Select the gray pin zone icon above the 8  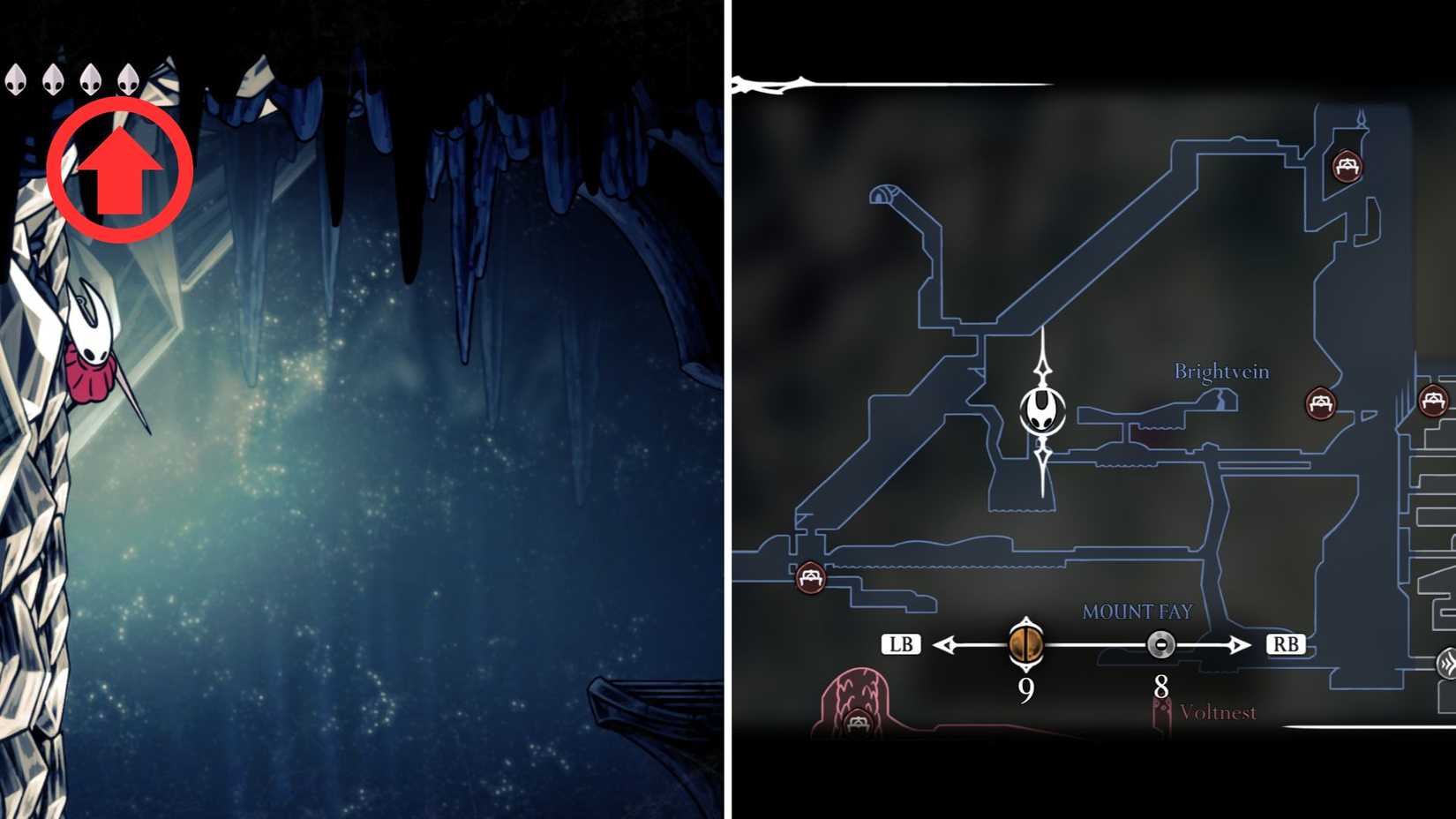(x=1161, y=645)
